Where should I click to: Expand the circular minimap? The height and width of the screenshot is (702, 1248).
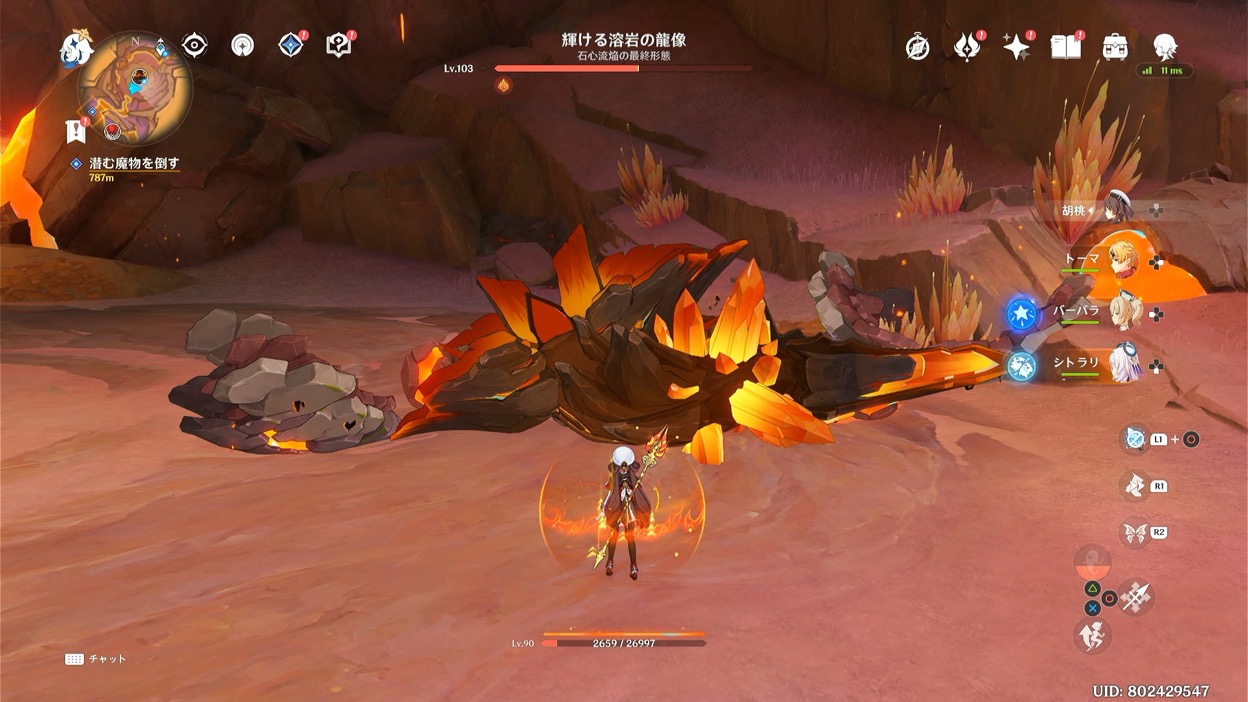pyautogui.click(x=136, y=88)
